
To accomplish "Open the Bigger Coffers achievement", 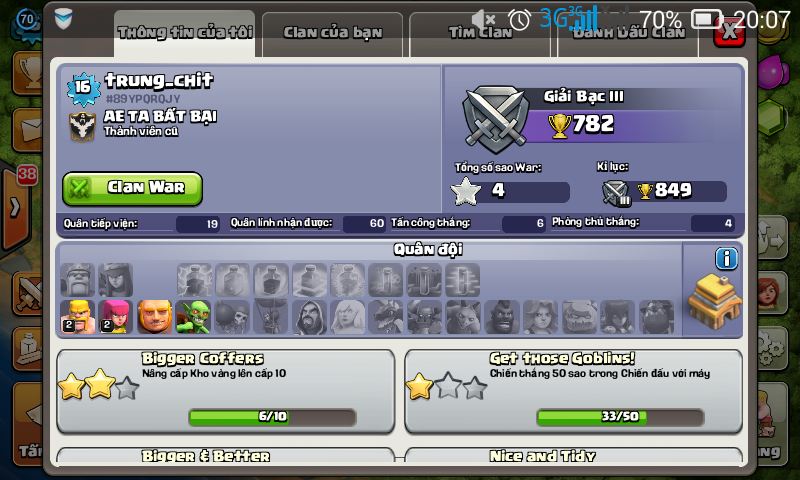I will coord(224,390).
